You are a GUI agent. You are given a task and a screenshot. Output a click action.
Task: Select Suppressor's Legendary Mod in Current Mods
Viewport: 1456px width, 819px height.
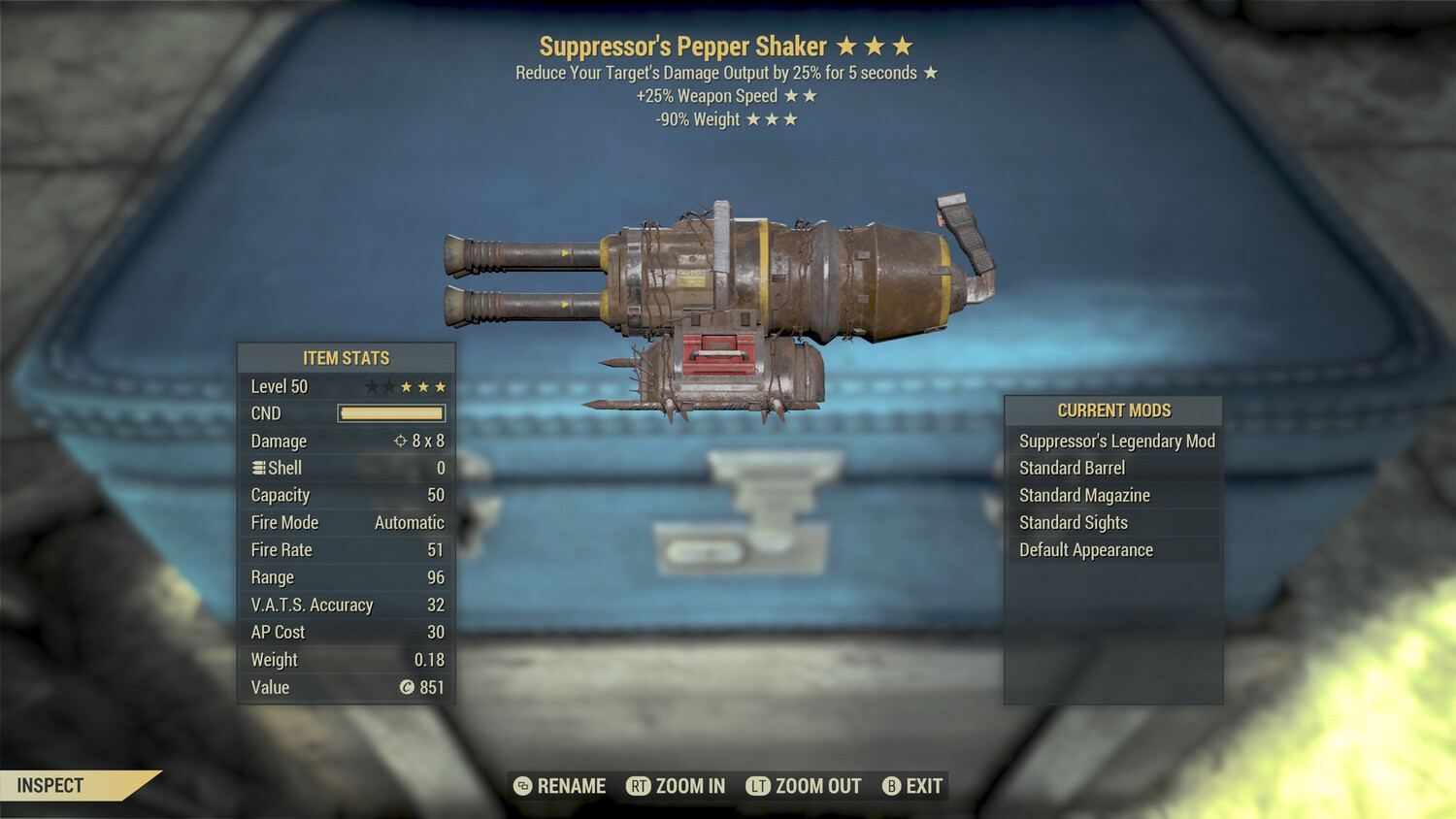tap(1115, 441)
